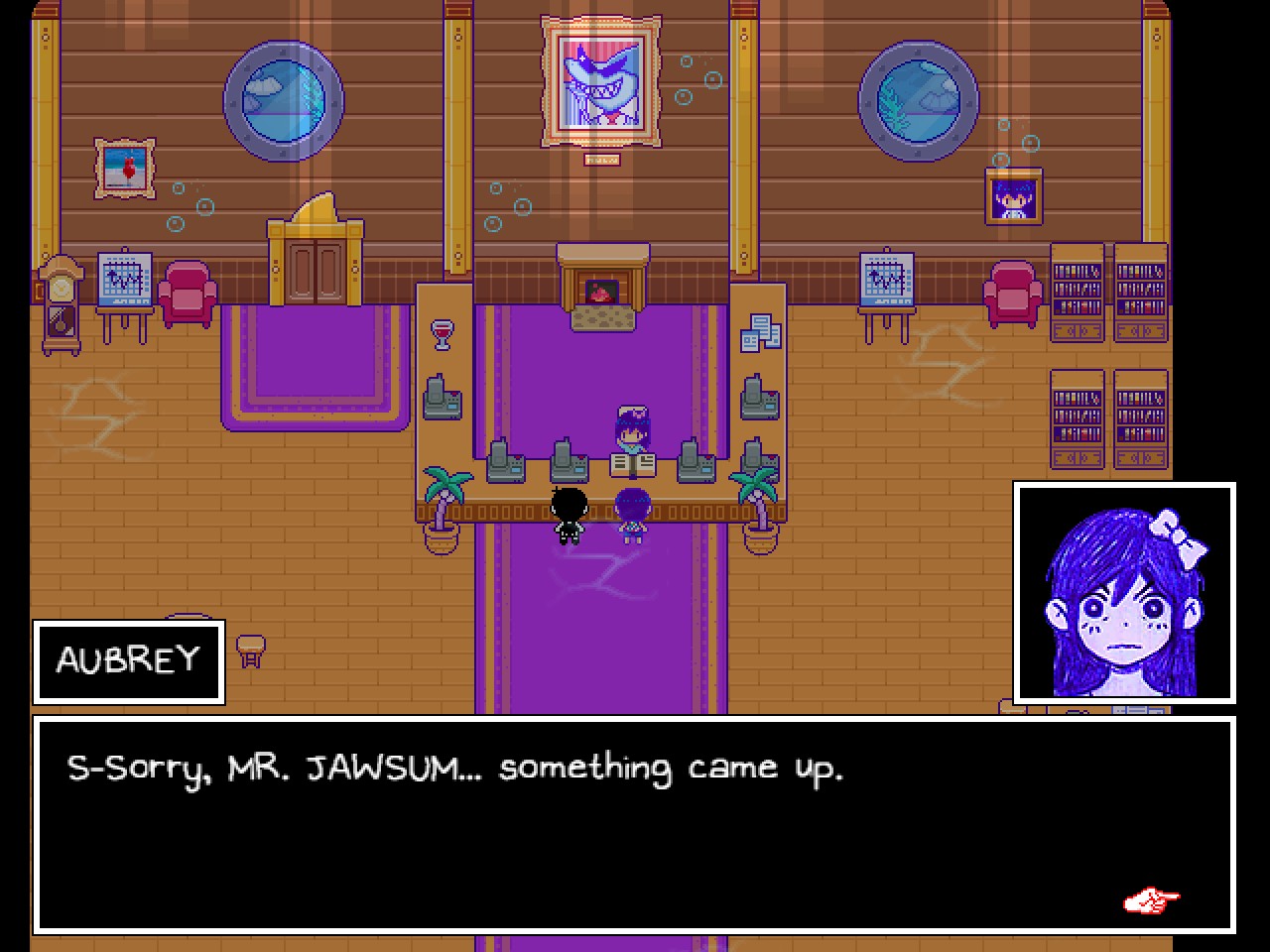This screenshot has width=1270, height=952.
Task: Click the grandfather clock in the corner
Action: pos(60,302)
